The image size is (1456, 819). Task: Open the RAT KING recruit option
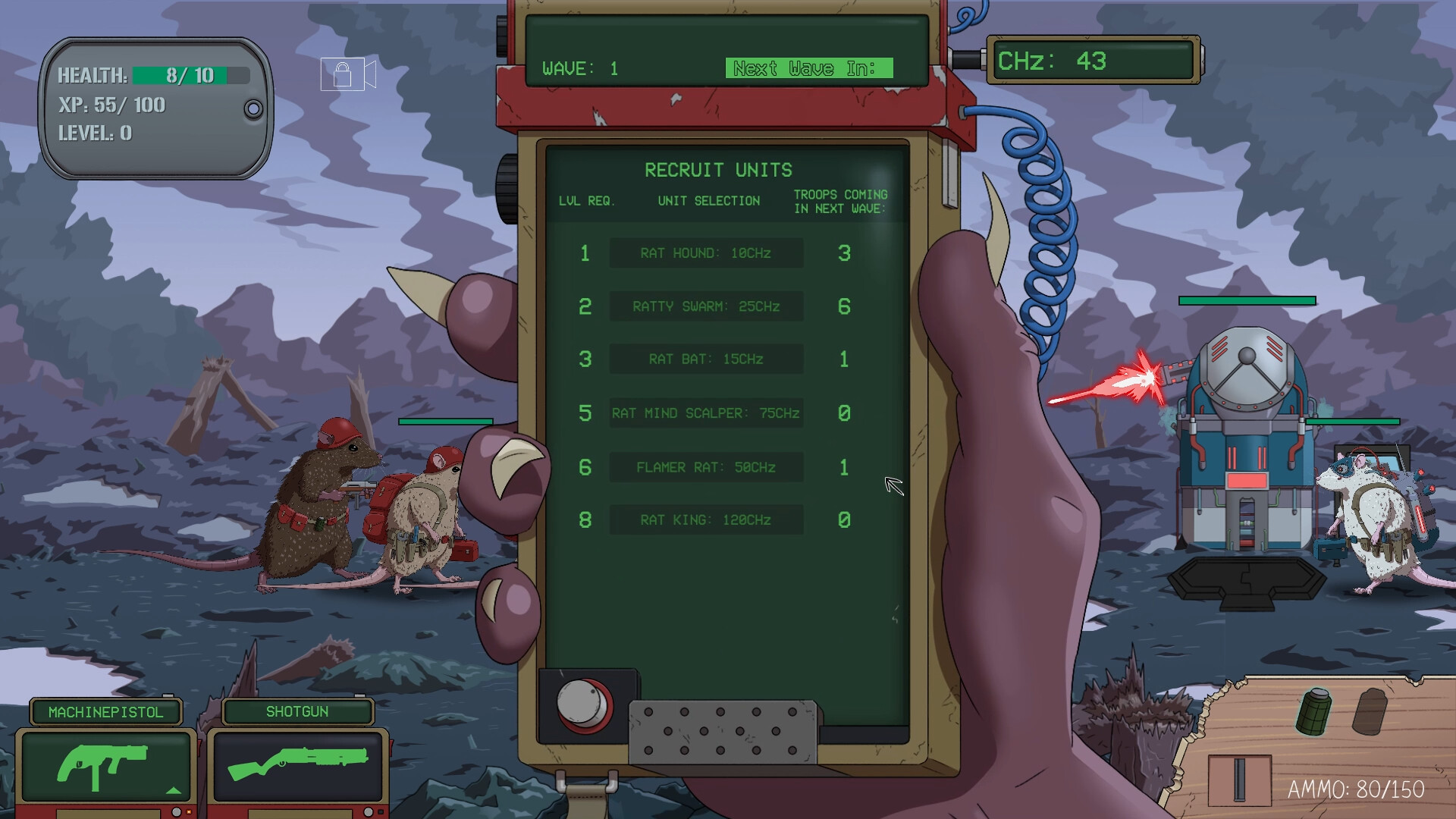[705, 520]
